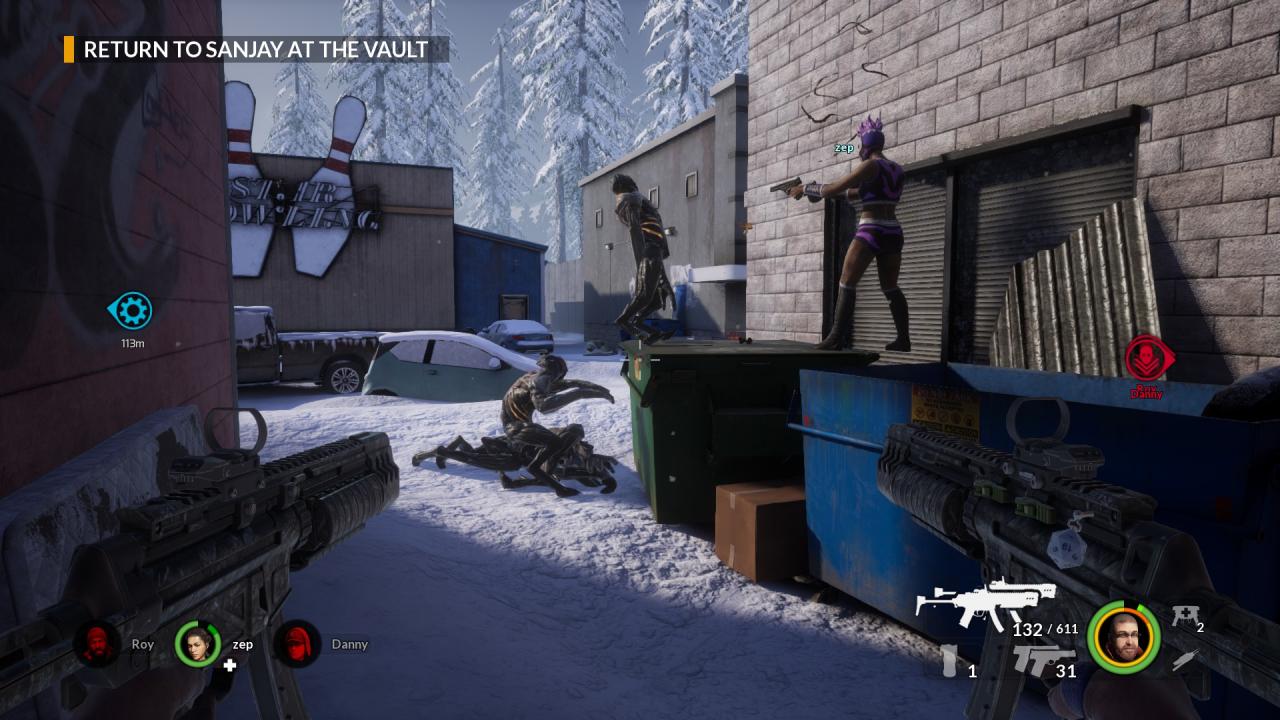Click Roy's red teammate portrait
The width and height of the screenshot is (1280, 720).
97,644
